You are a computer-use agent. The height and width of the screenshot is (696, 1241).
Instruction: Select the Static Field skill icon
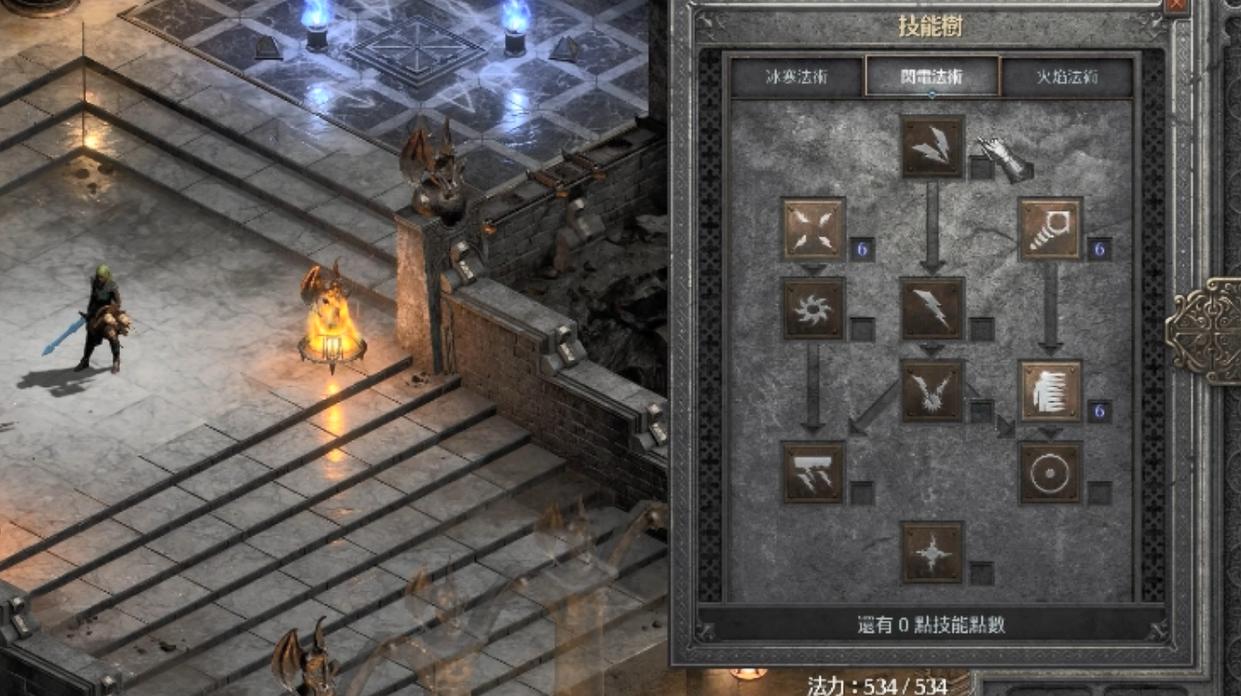814,228
